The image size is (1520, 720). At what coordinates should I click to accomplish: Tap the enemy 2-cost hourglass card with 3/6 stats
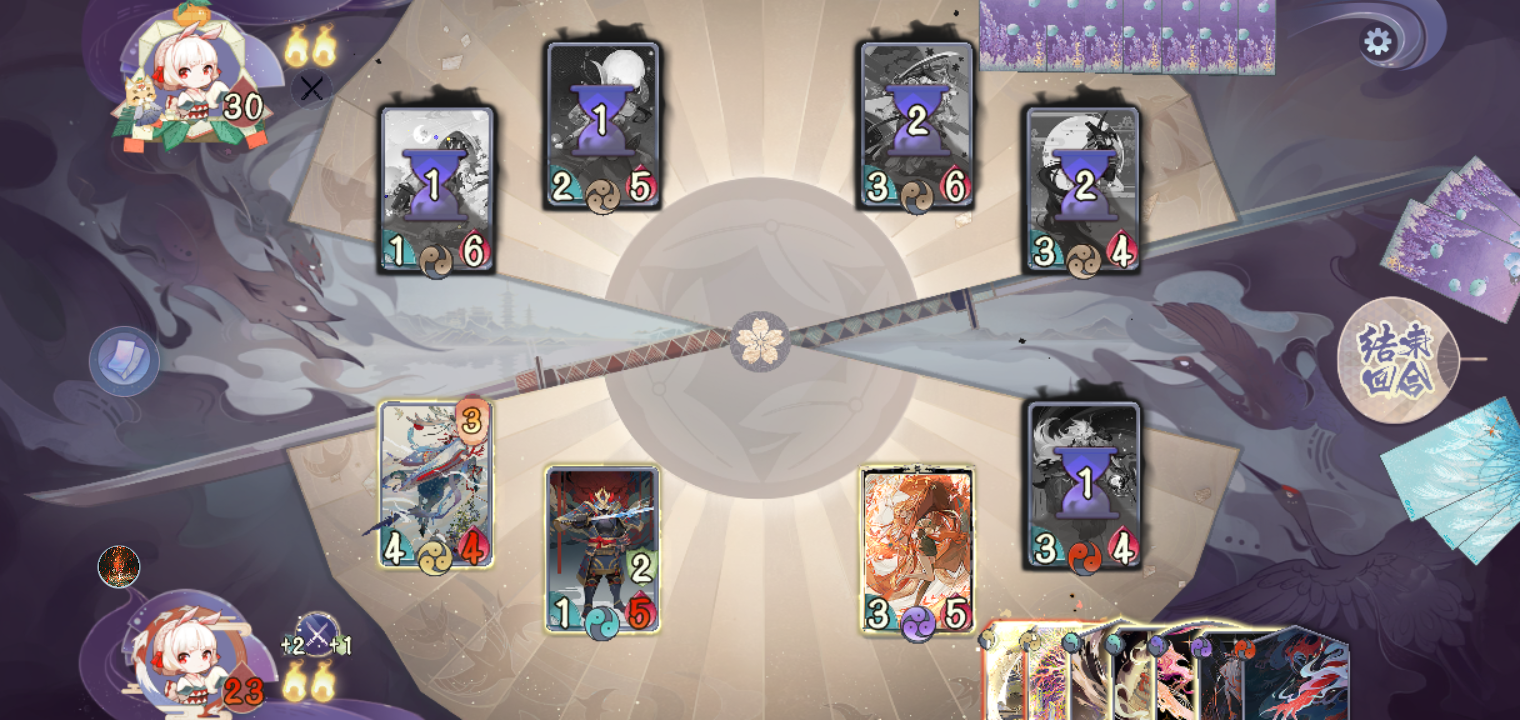point(913,120)
